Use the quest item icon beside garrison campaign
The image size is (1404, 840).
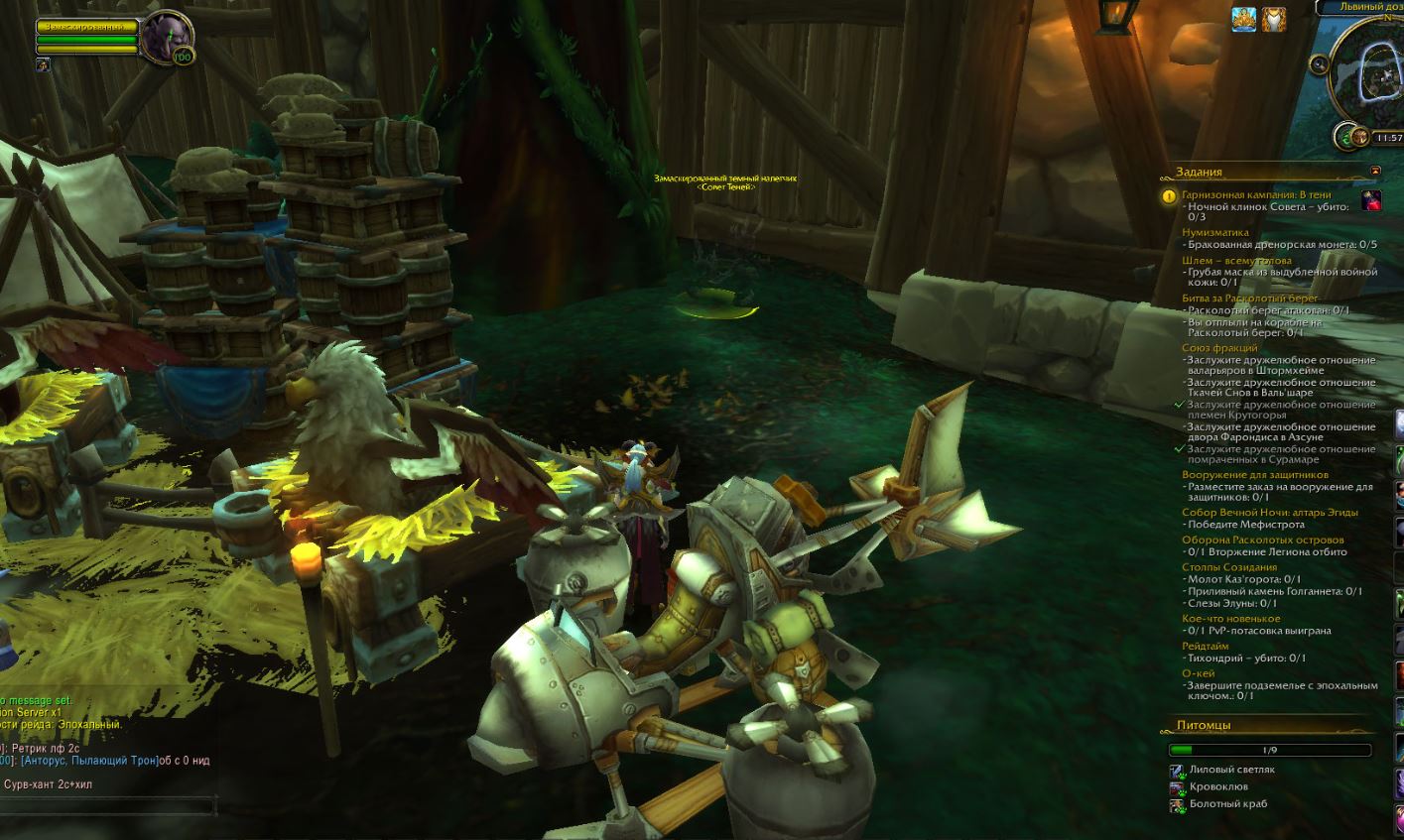[x=1371, y=200]
